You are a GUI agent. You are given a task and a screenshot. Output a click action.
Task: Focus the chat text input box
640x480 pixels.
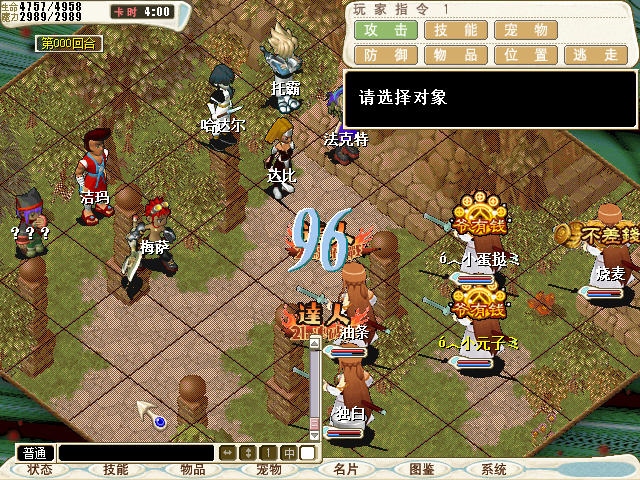point(136,453)
